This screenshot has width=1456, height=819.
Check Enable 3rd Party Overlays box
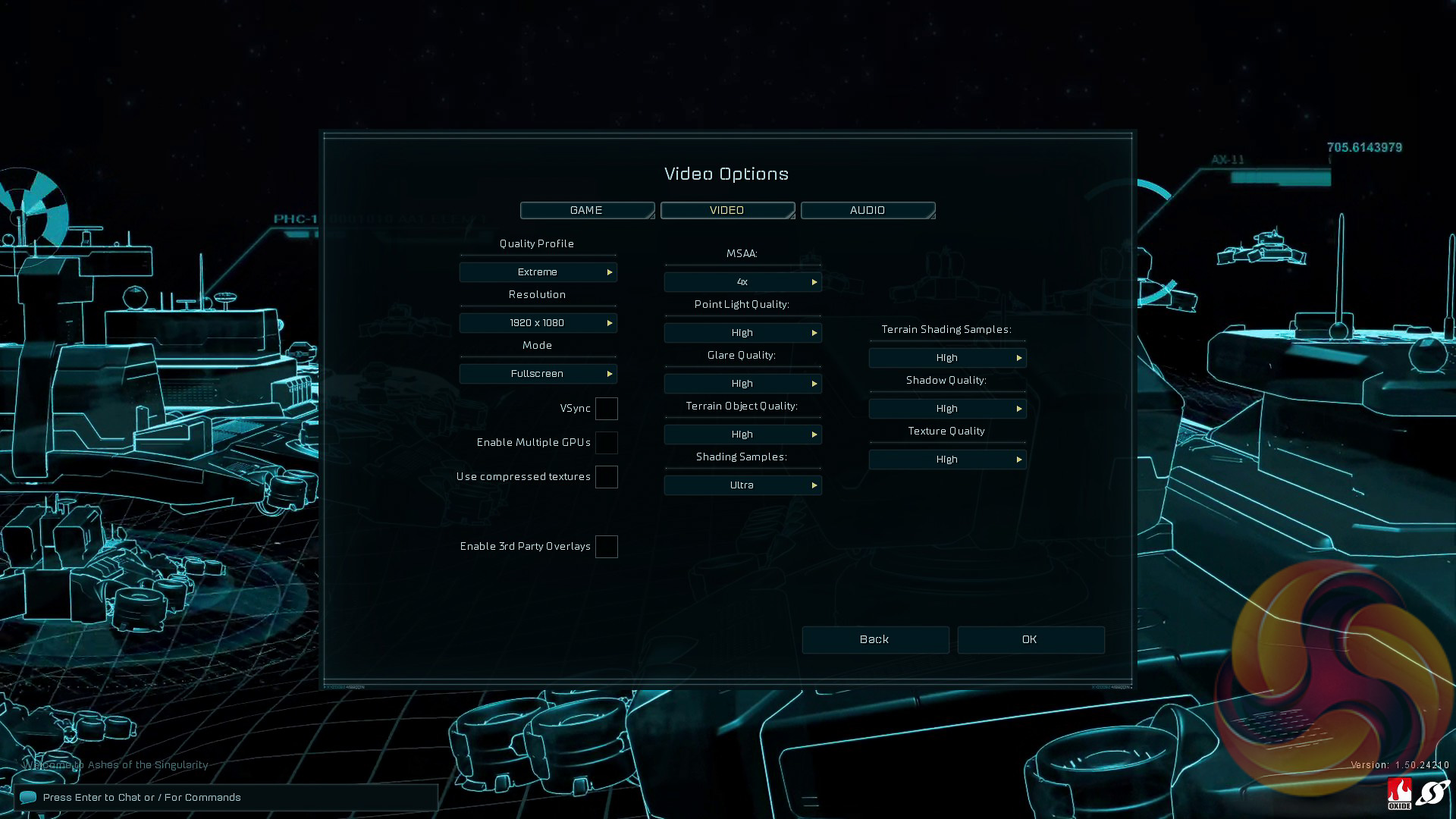coord(606,547)
